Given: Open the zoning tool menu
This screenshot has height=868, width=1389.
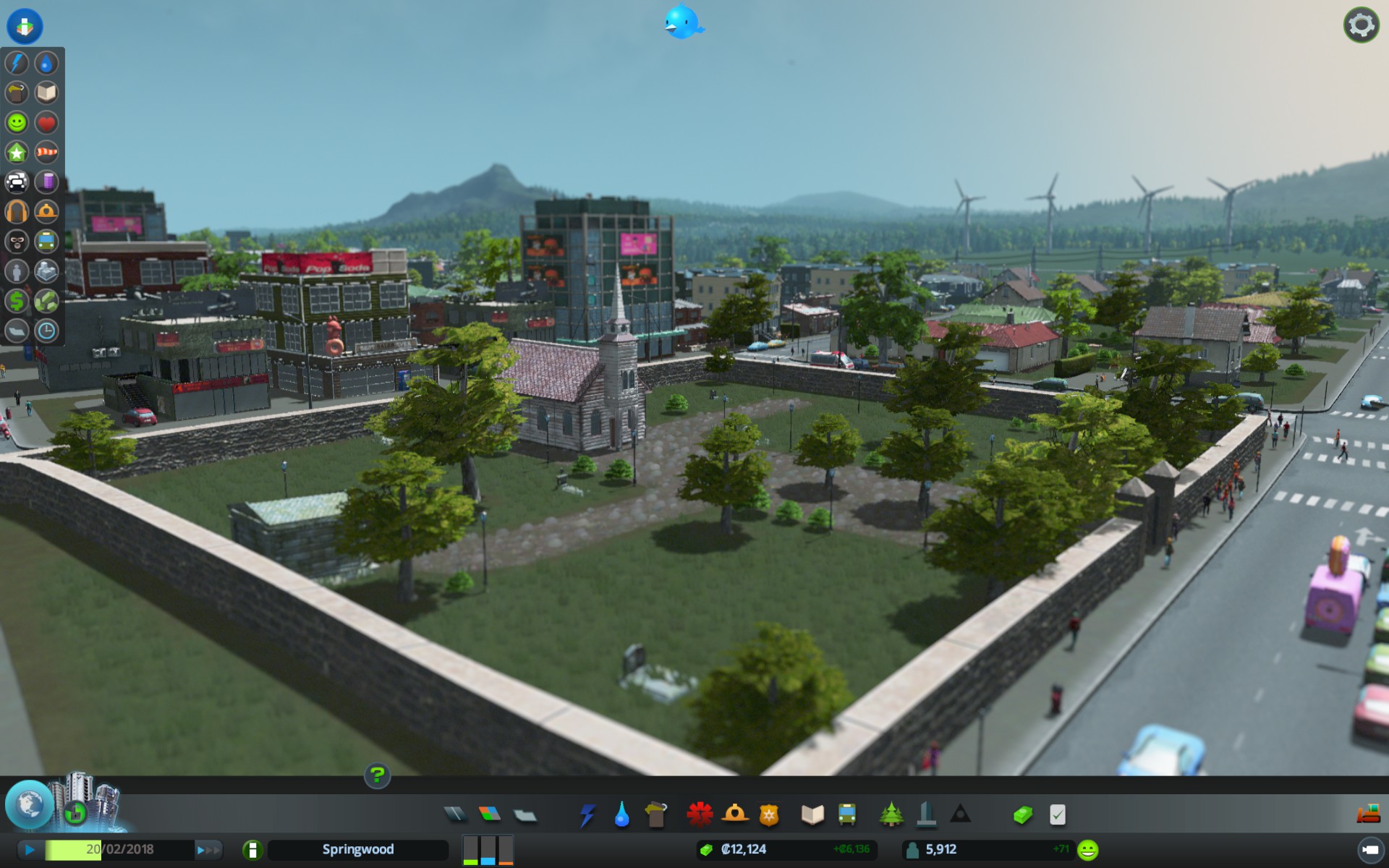Looking at the screenshot, I should (x=490, y=814).
